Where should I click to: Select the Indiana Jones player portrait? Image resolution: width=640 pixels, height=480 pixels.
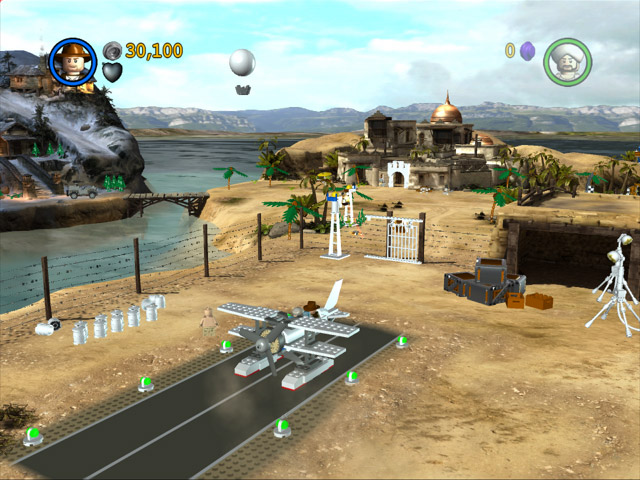[72, 62]
